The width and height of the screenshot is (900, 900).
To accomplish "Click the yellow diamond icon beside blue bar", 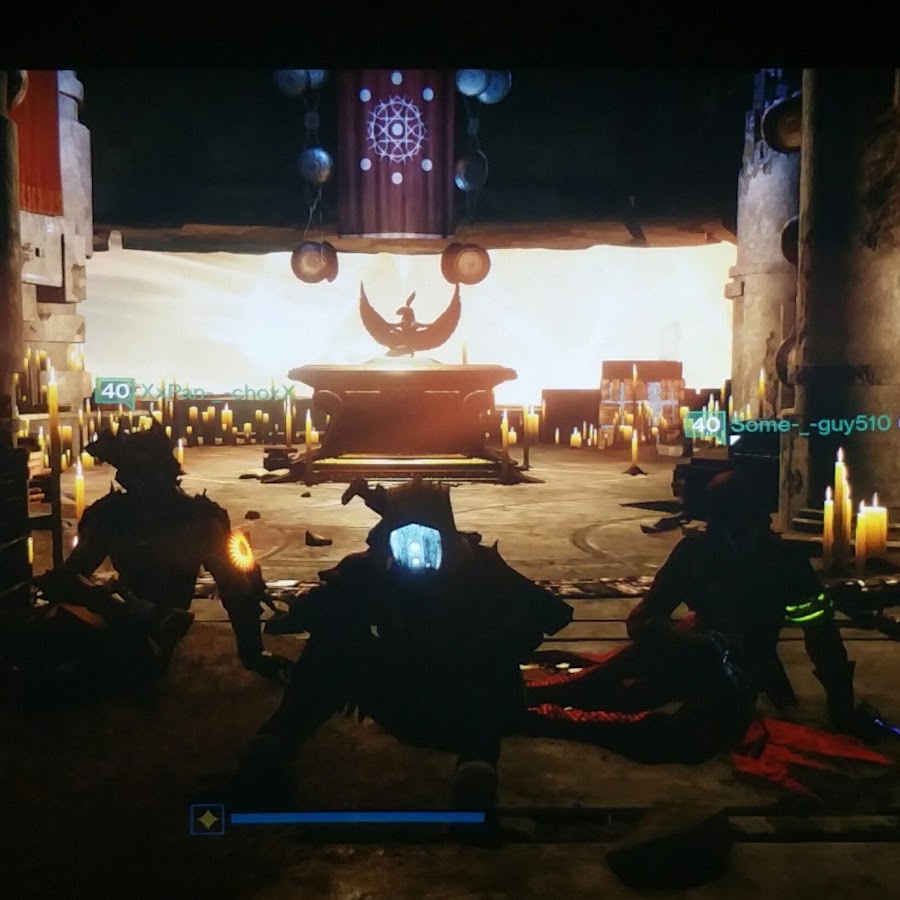I will coord(207,819).
